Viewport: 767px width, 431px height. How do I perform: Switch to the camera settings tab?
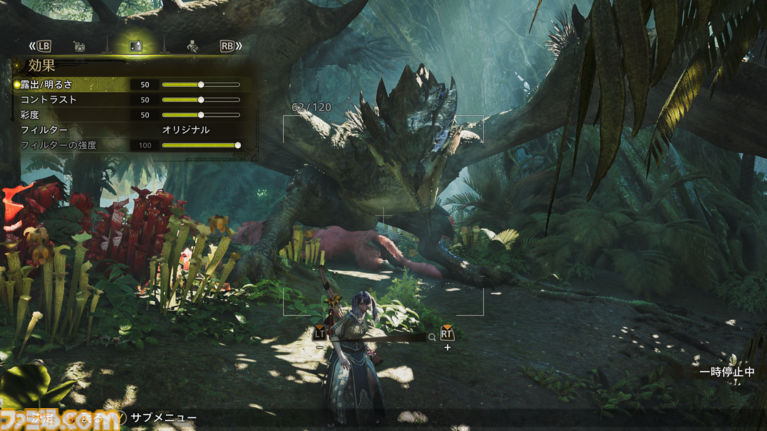[x=79, y=46]
